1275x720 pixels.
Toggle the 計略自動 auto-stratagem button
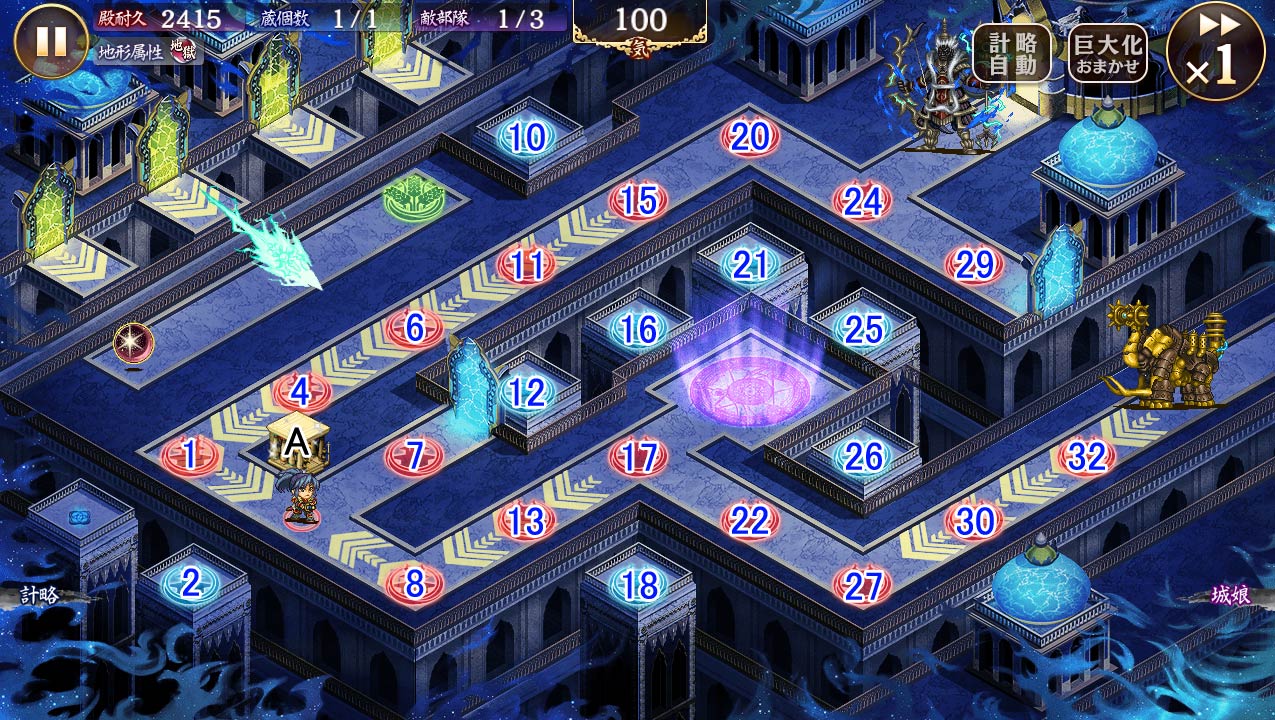(1011, 52)
